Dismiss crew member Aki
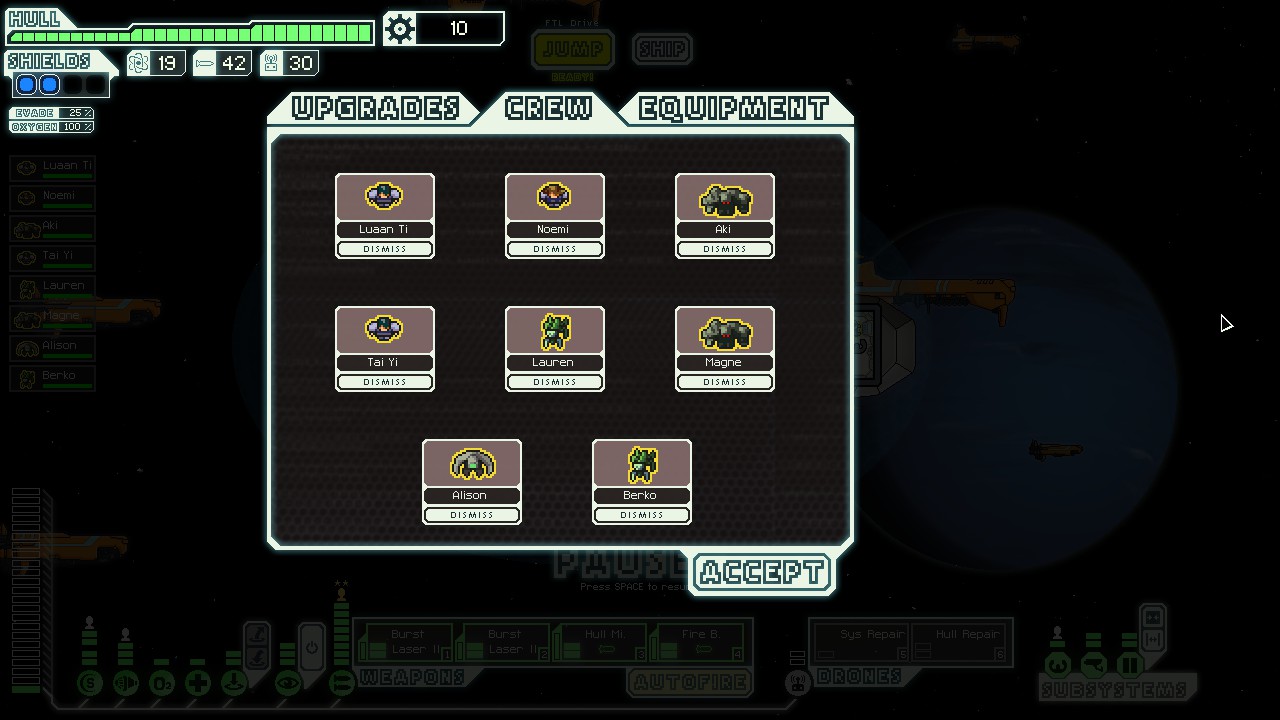Viewport: 1280px width, 720px height. click(x=725, y=249)
